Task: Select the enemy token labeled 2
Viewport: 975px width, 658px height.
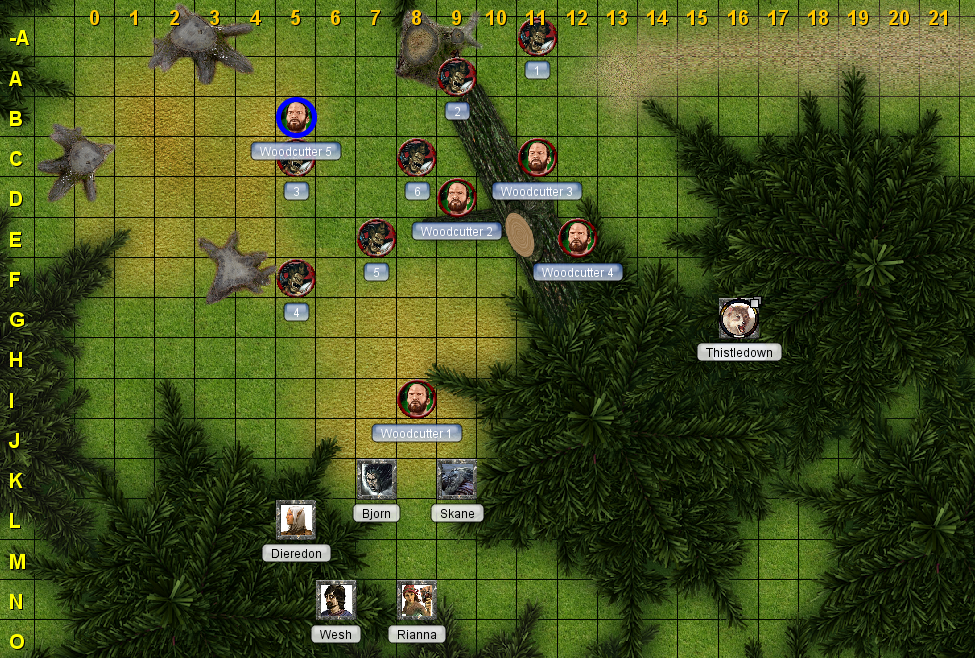Action: [x=457, y=77]
